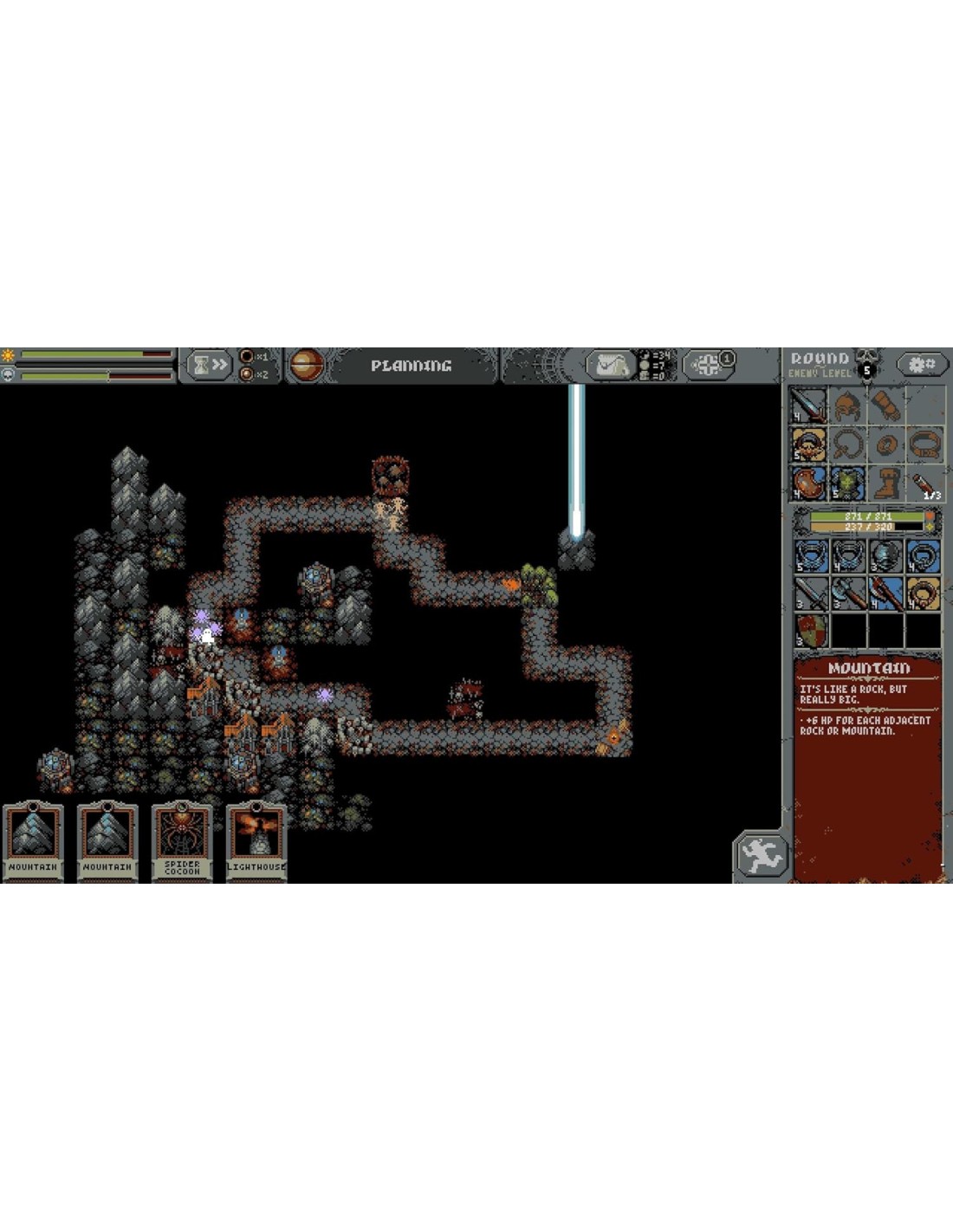Select the equipped gold-background level 5 ring

pos(809,445)
